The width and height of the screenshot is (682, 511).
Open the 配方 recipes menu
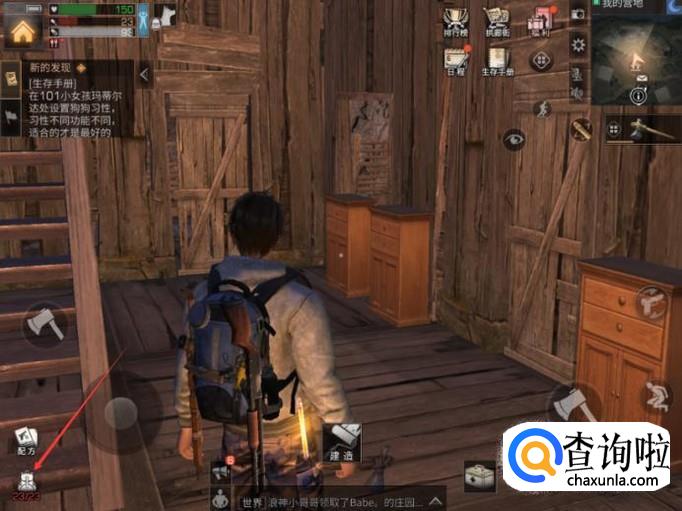[x=26, y=437]
